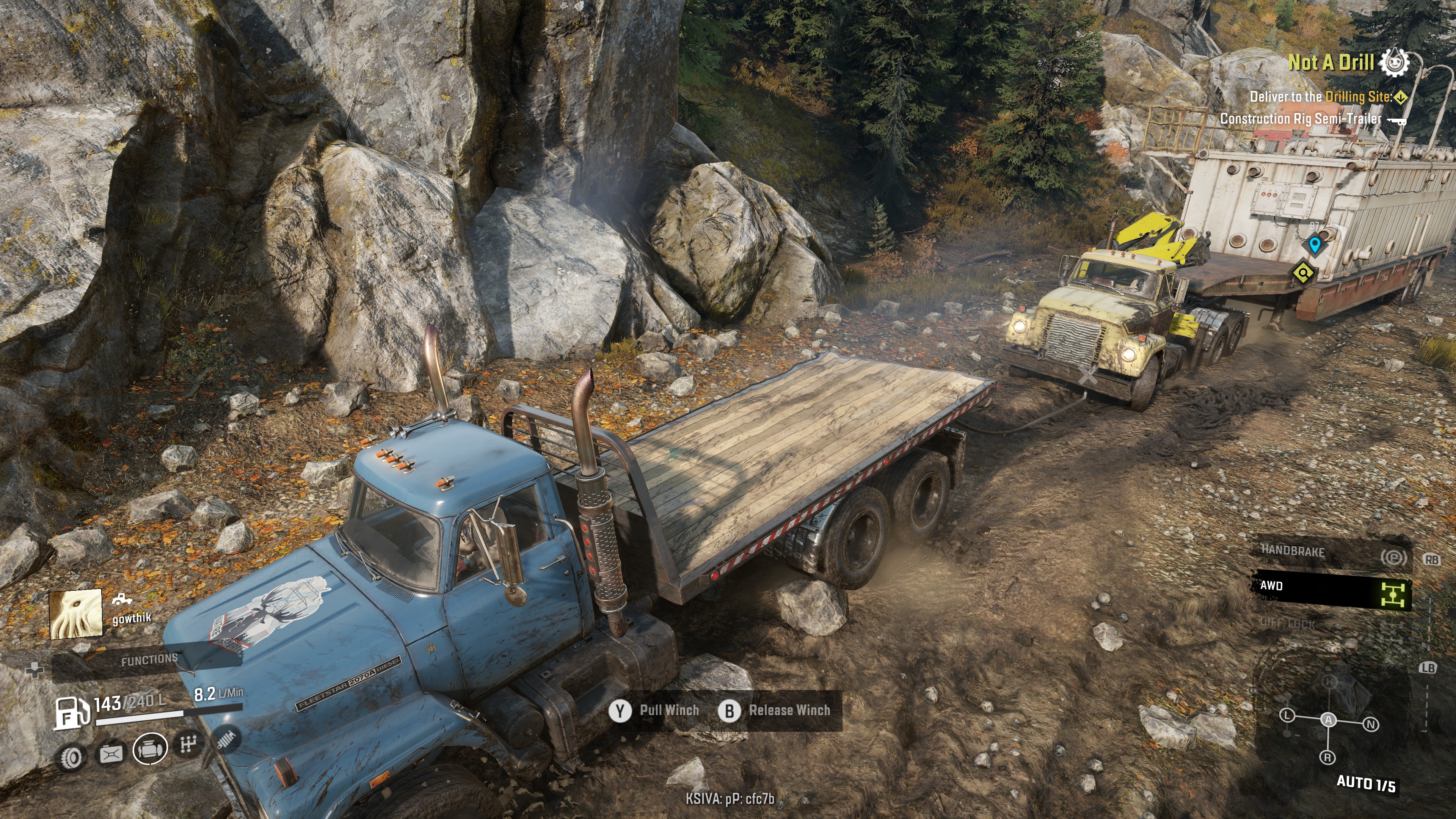Click the fuel pump gauge icon
The image size is (1456, 819).
71,712
